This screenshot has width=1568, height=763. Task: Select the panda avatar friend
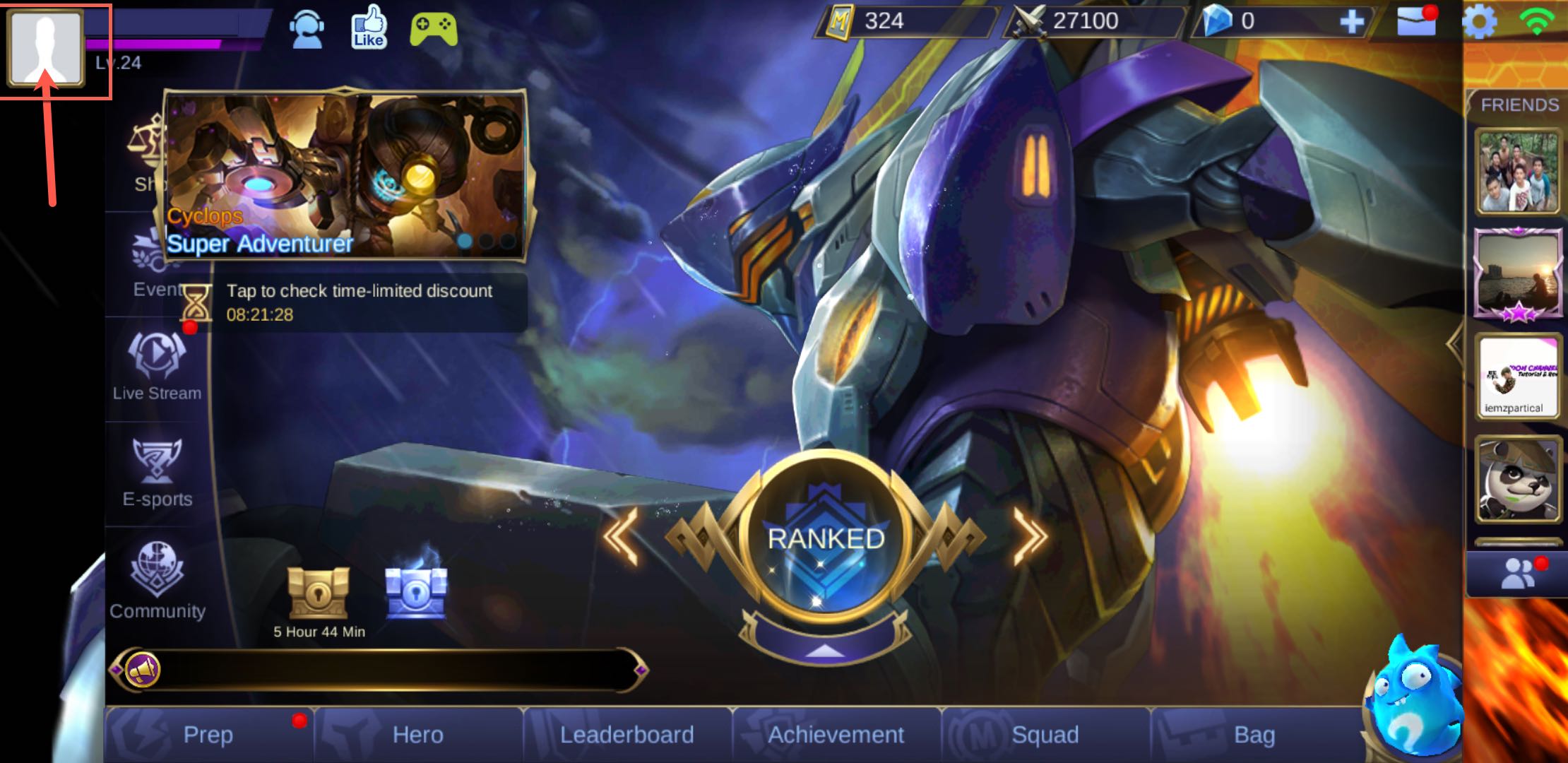pyautogui.click(x=1517, y=480)
